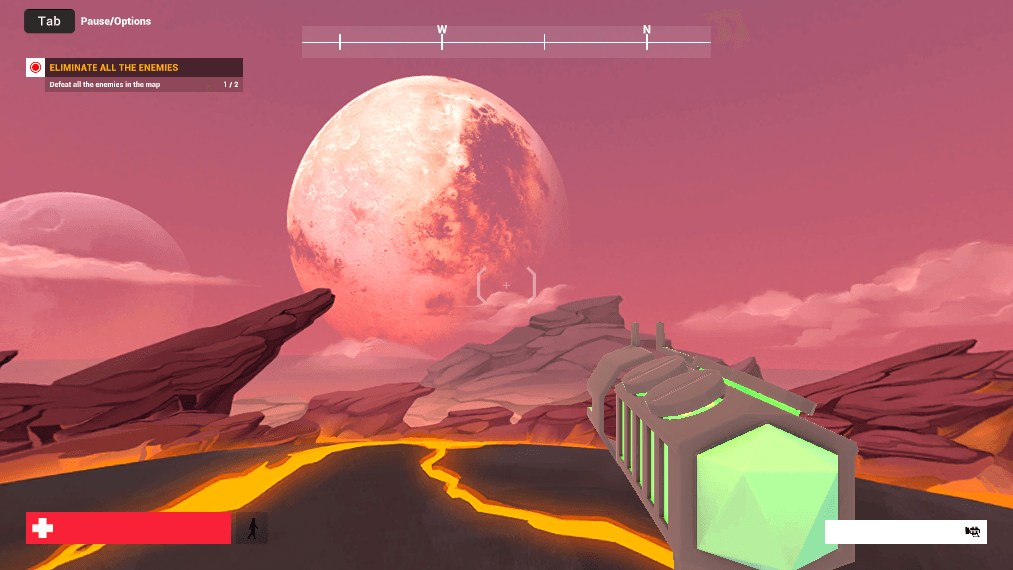Click the compass bar heading strip
1013x570 pixels.
(x=506, y=42)
